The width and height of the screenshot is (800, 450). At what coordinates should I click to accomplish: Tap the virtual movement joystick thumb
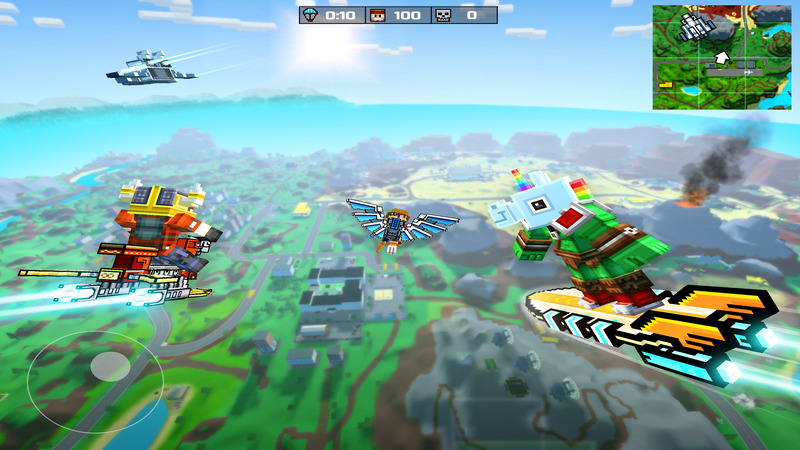pyautogui.click(x=109, y=367)
